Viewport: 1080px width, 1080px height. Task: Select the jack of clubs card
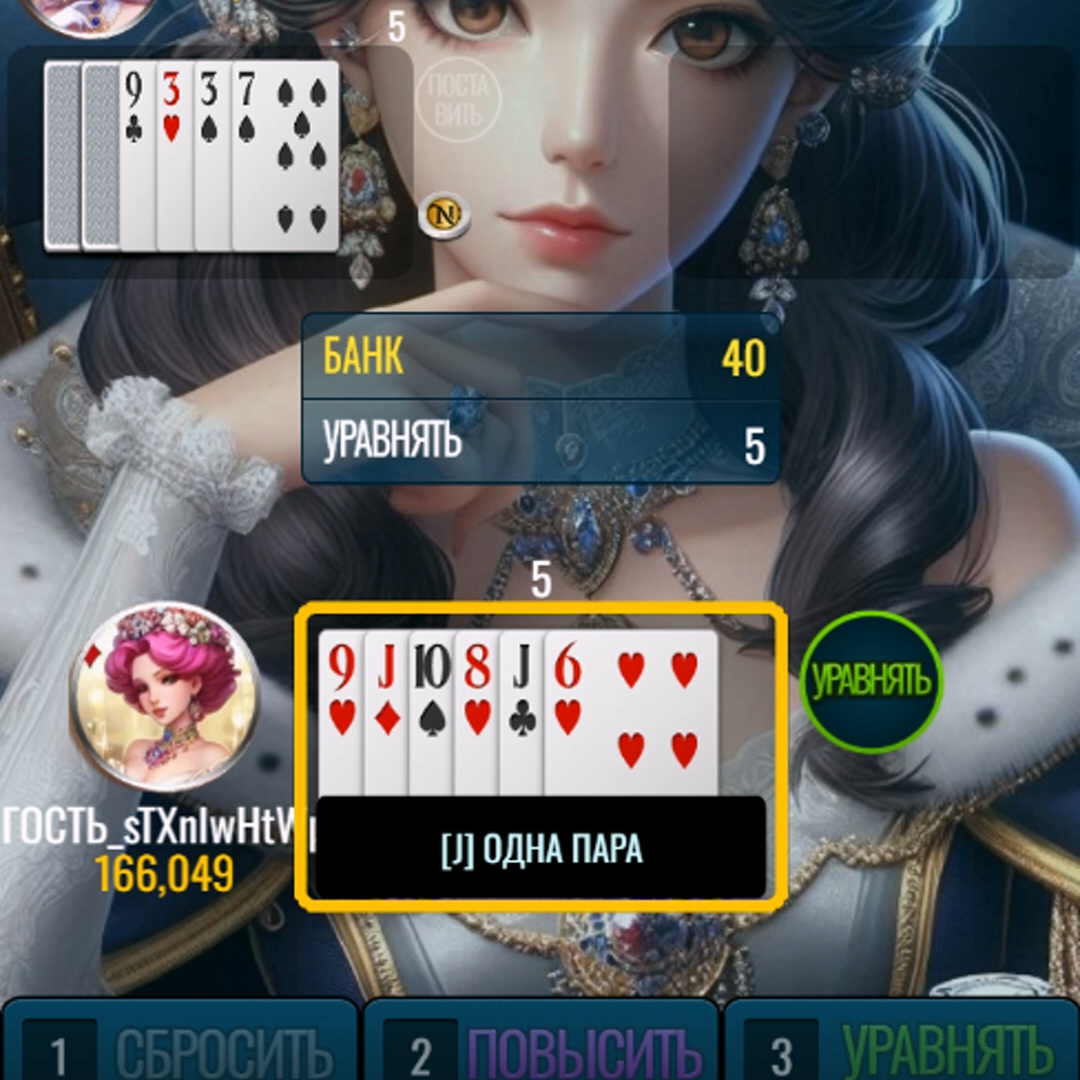[521, 700]
